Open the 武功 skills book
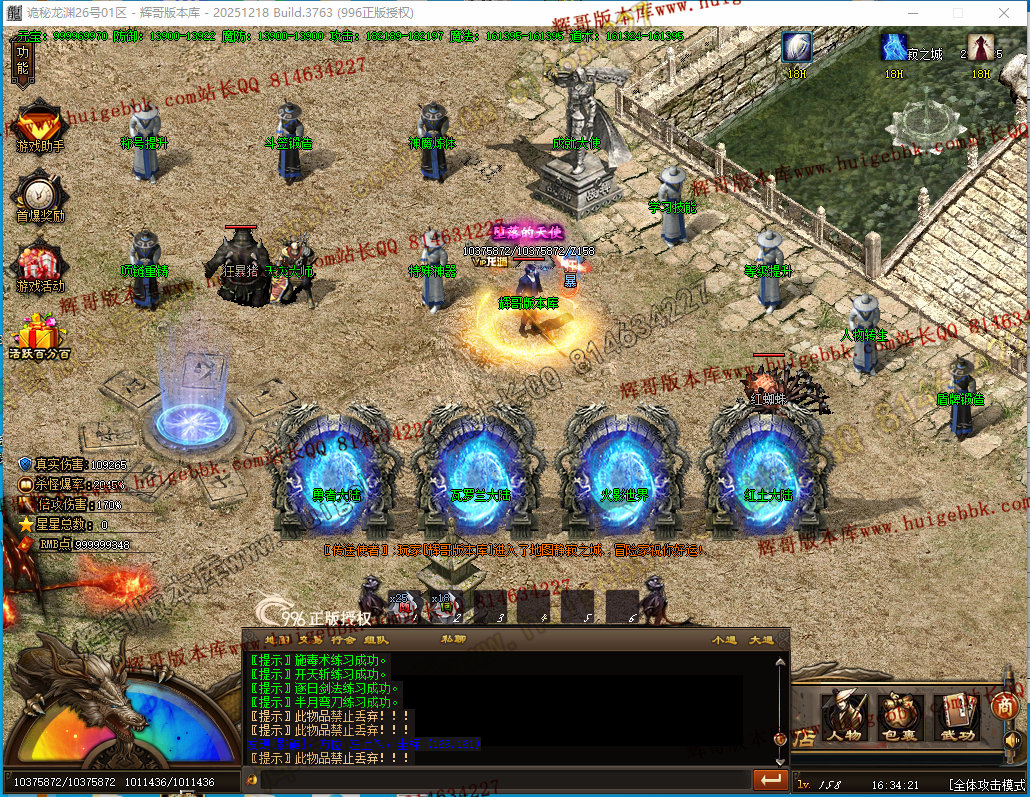Image resolution: width=1030 pixels, height=797 pixels. point(956,716)
